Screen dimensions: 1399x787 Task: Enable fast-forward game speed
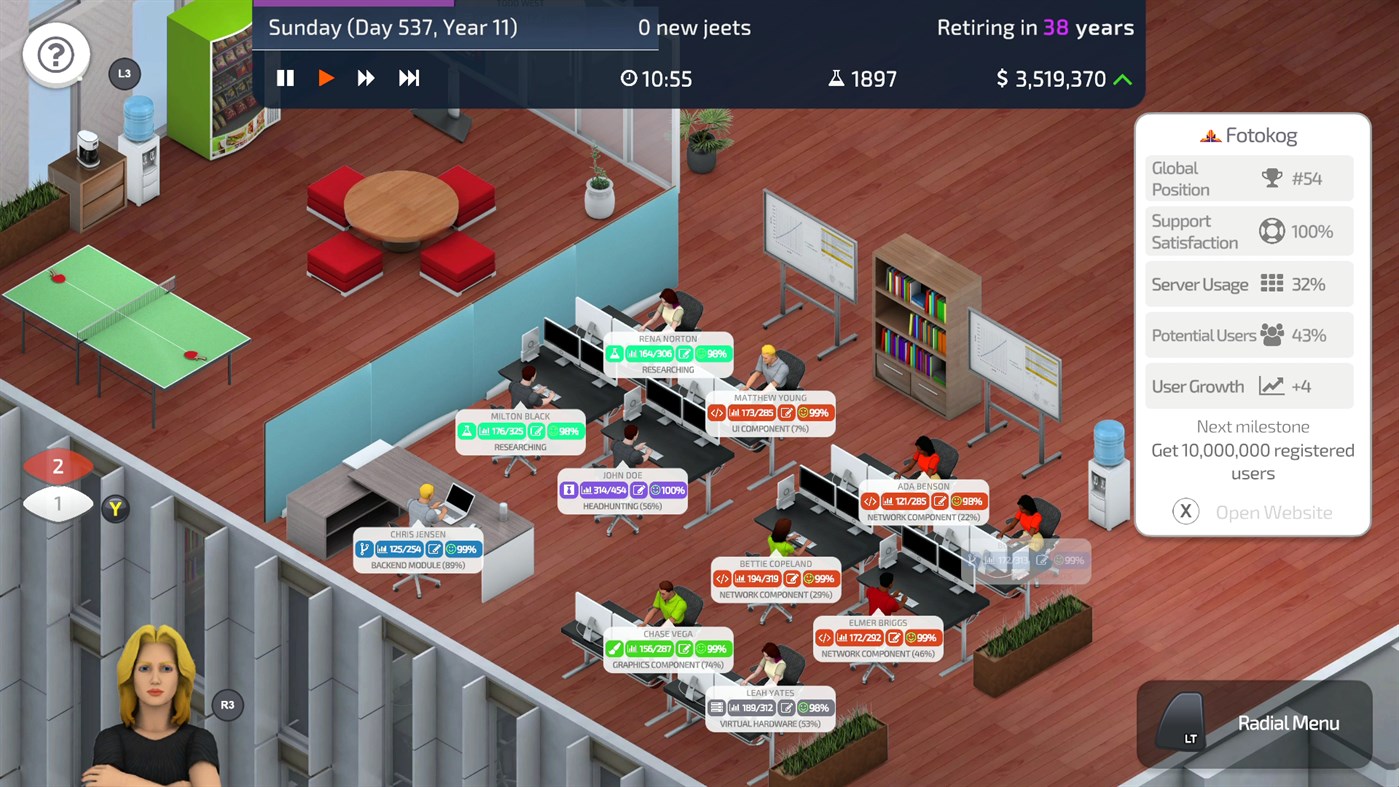366,77
